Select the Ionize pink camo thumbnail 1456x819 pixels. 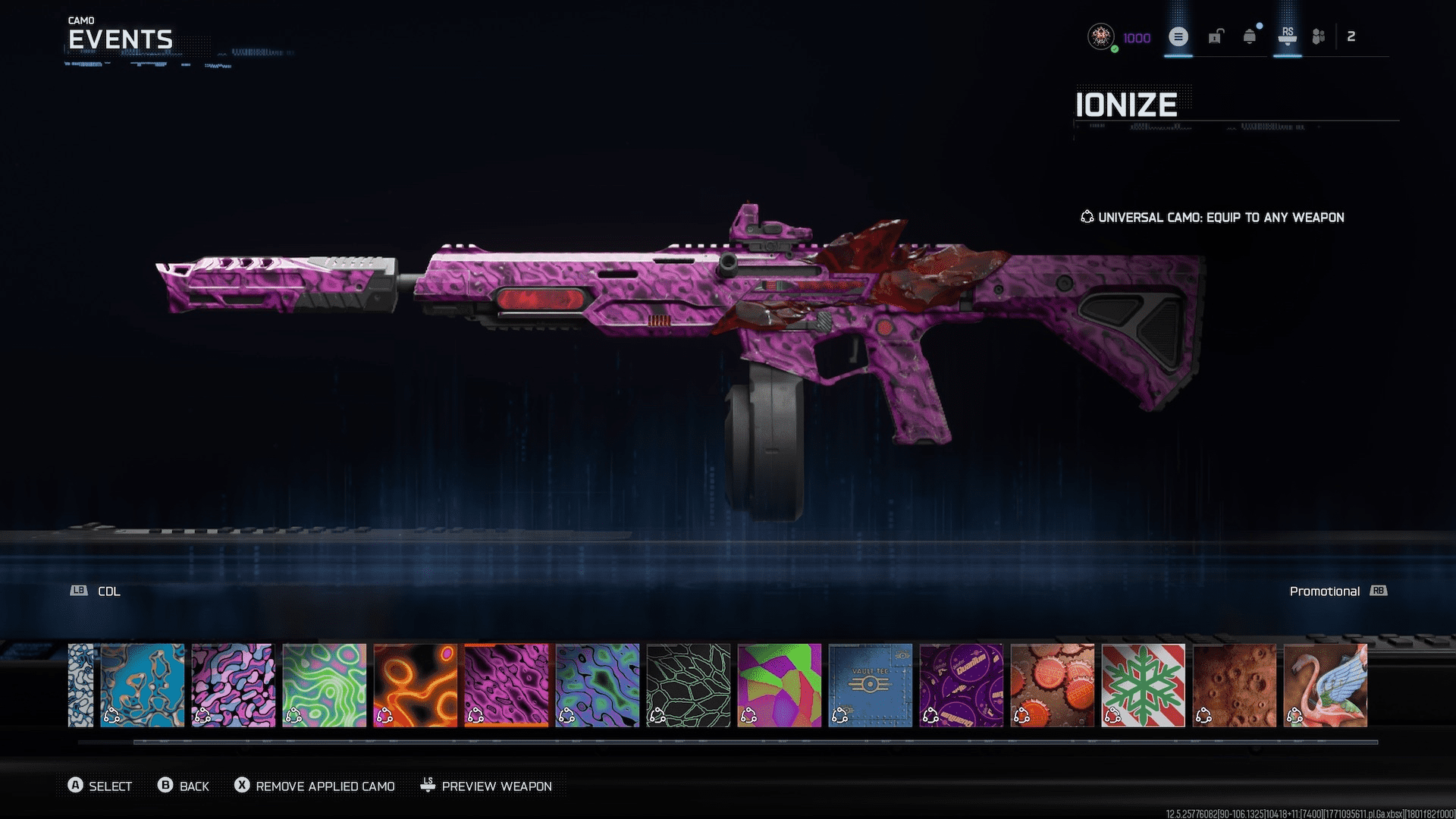(x=506, y=685)
